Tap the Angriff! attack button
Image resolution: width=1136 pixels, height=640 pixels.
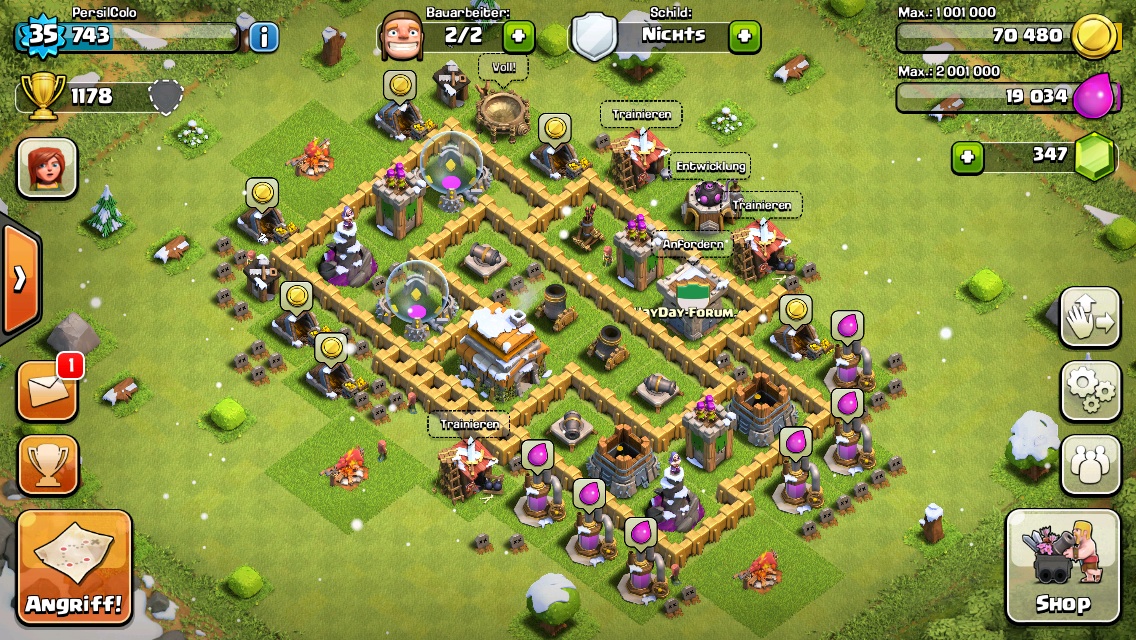click(74, 567)
